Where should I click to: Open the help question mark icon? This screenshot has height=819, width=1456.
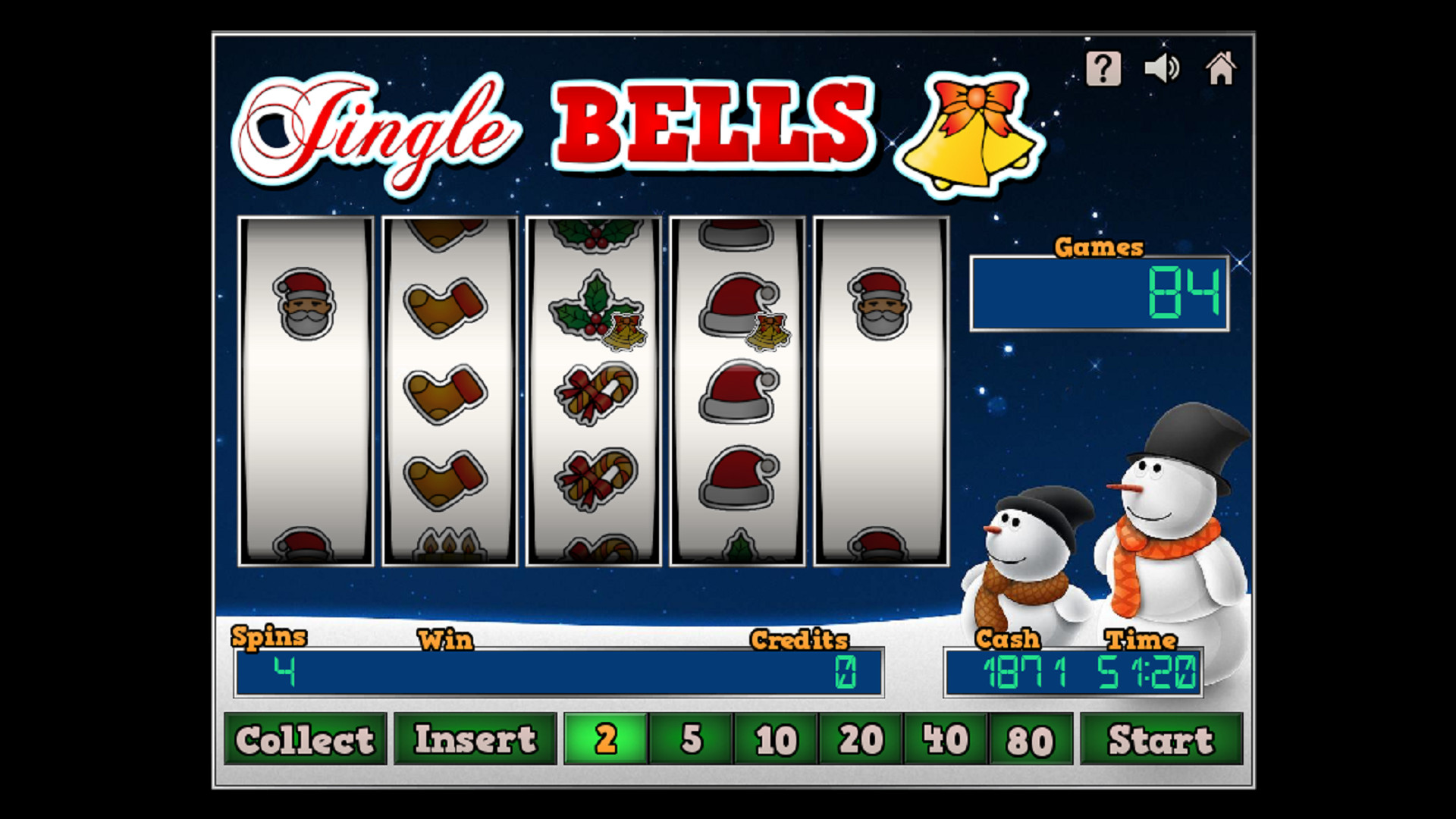[1103, 68]
